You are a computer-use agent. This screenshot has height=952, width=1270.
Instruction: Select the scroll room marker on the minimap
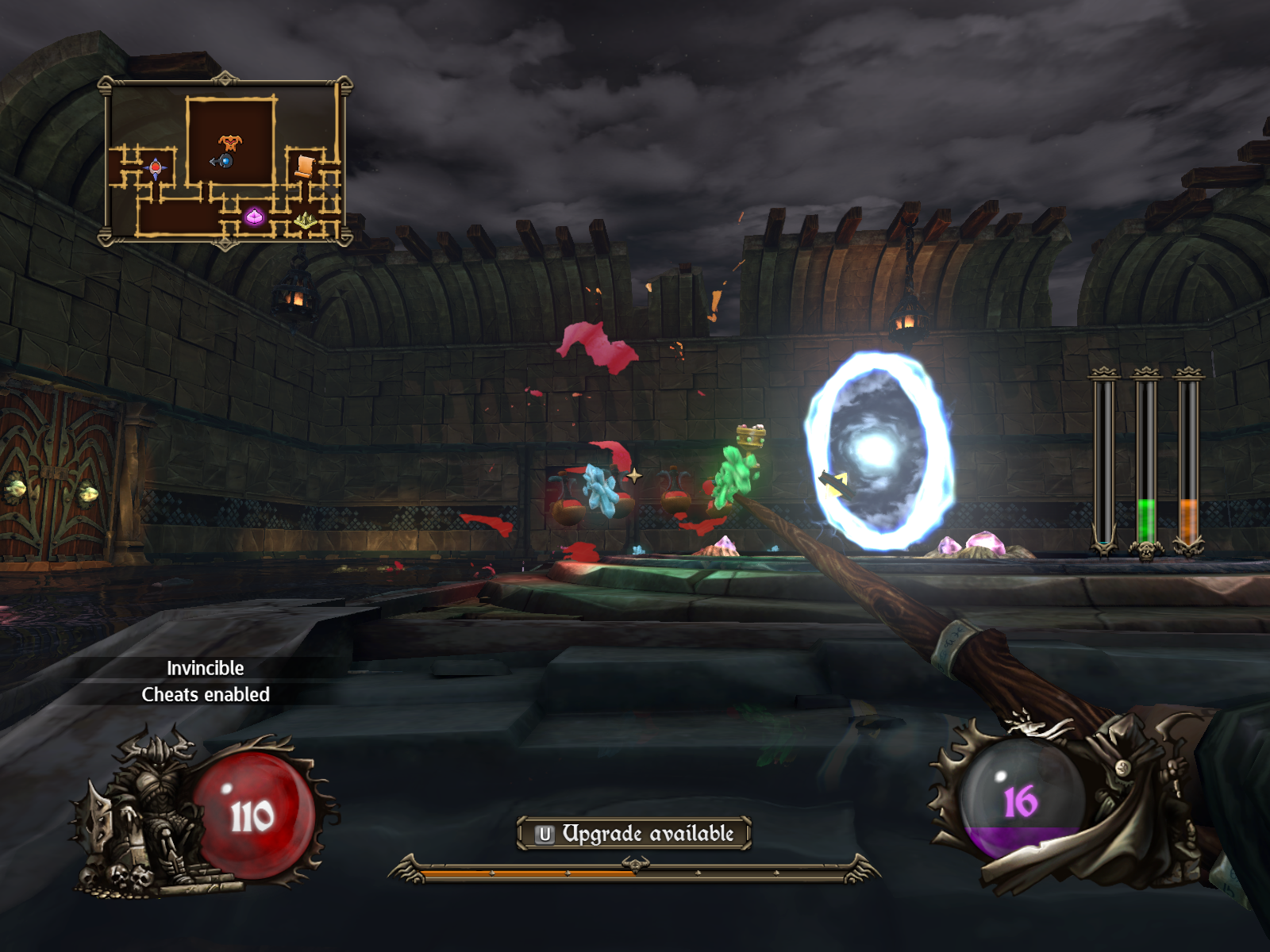305,166
